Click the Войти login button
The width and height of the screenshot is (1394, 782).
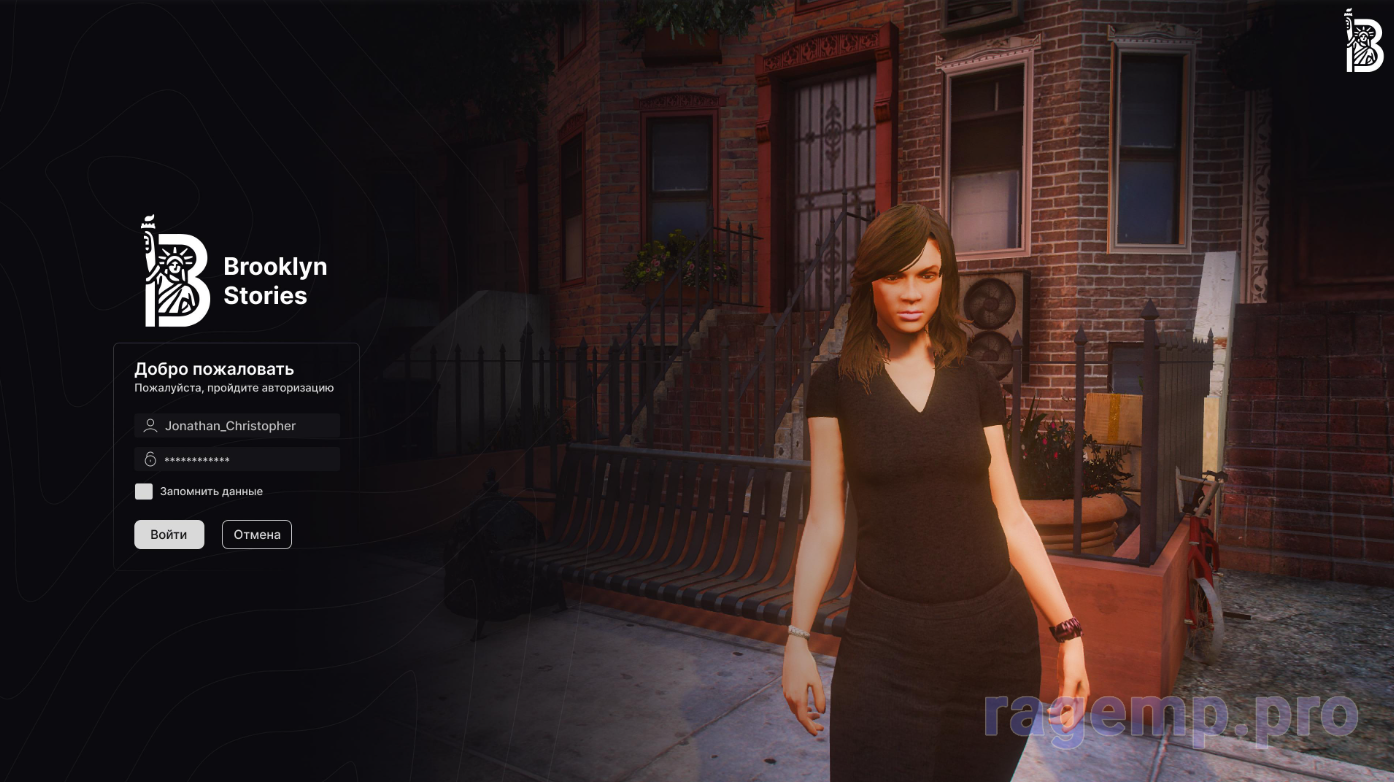tap(169, 535)
